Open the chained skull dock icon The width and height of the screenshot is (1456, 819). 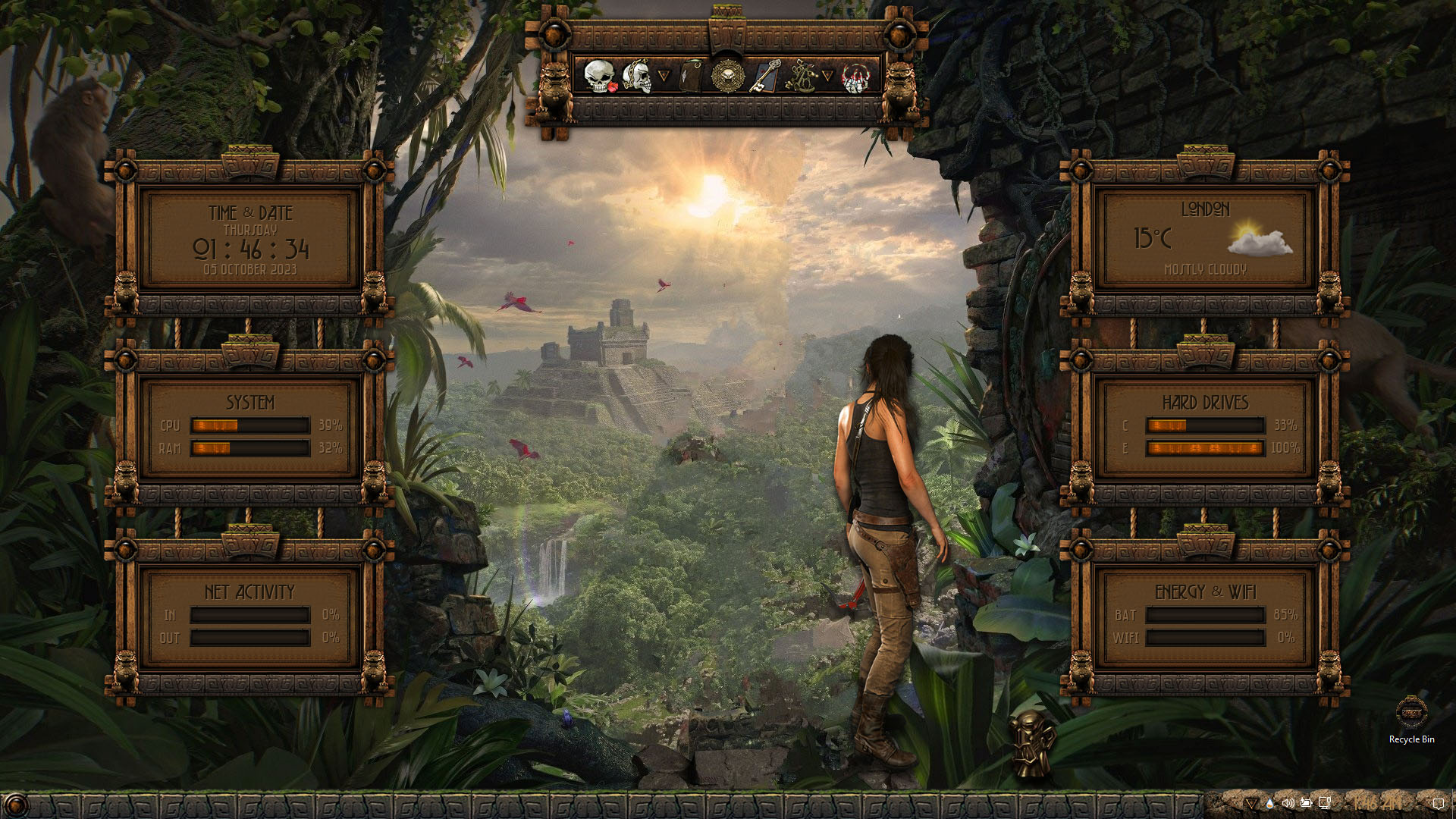click(x=637, y=77)
